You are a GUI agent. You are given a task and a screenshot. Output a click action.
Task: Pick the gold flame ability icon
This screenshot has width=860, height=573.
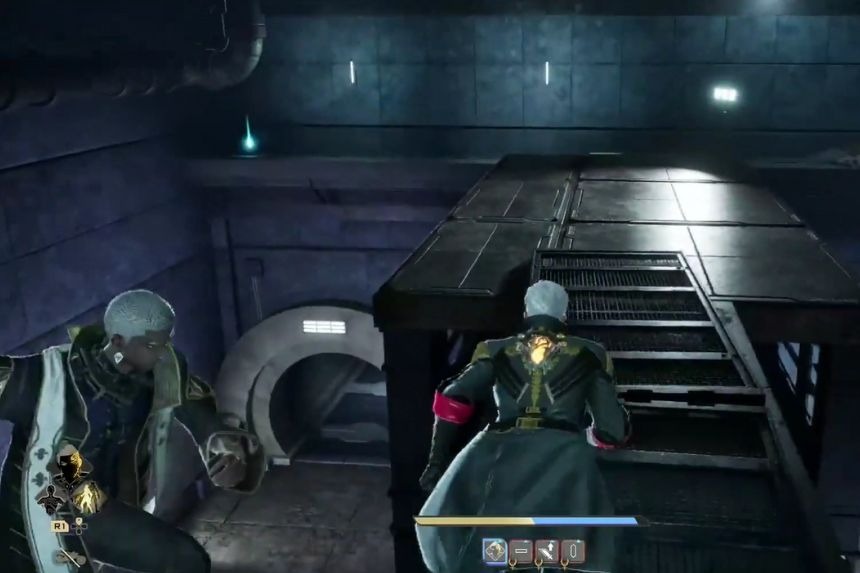(87, 497)
